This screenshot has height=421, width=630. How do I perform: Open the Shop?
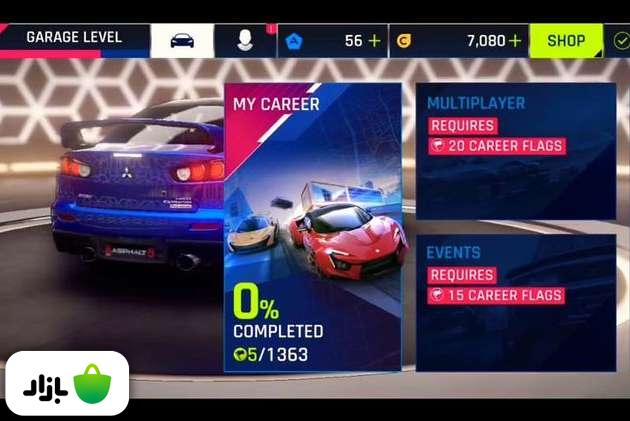coord(566,41)
